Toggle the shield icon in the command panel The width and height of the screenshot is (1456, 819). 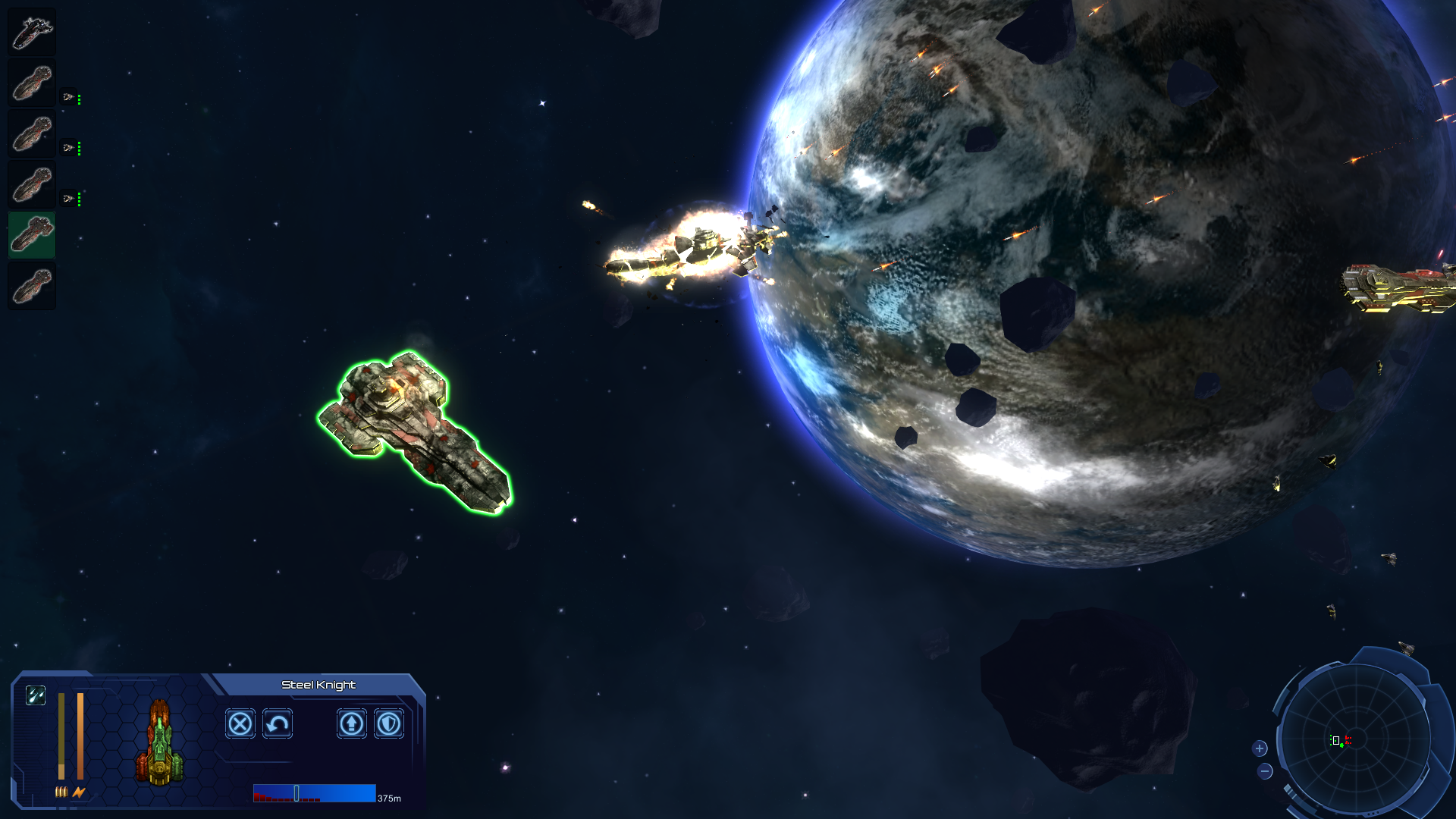point(389,724)
